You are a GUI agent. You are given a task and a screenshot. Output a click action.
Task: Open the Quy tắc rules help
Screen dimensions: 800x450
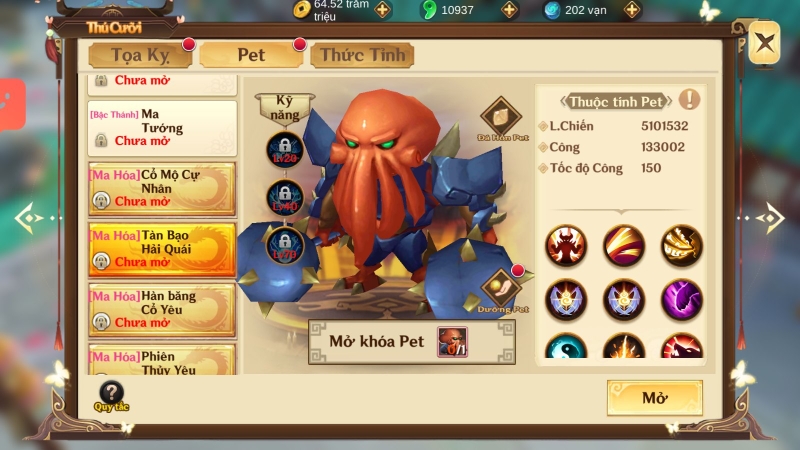(x=112, y=396)
